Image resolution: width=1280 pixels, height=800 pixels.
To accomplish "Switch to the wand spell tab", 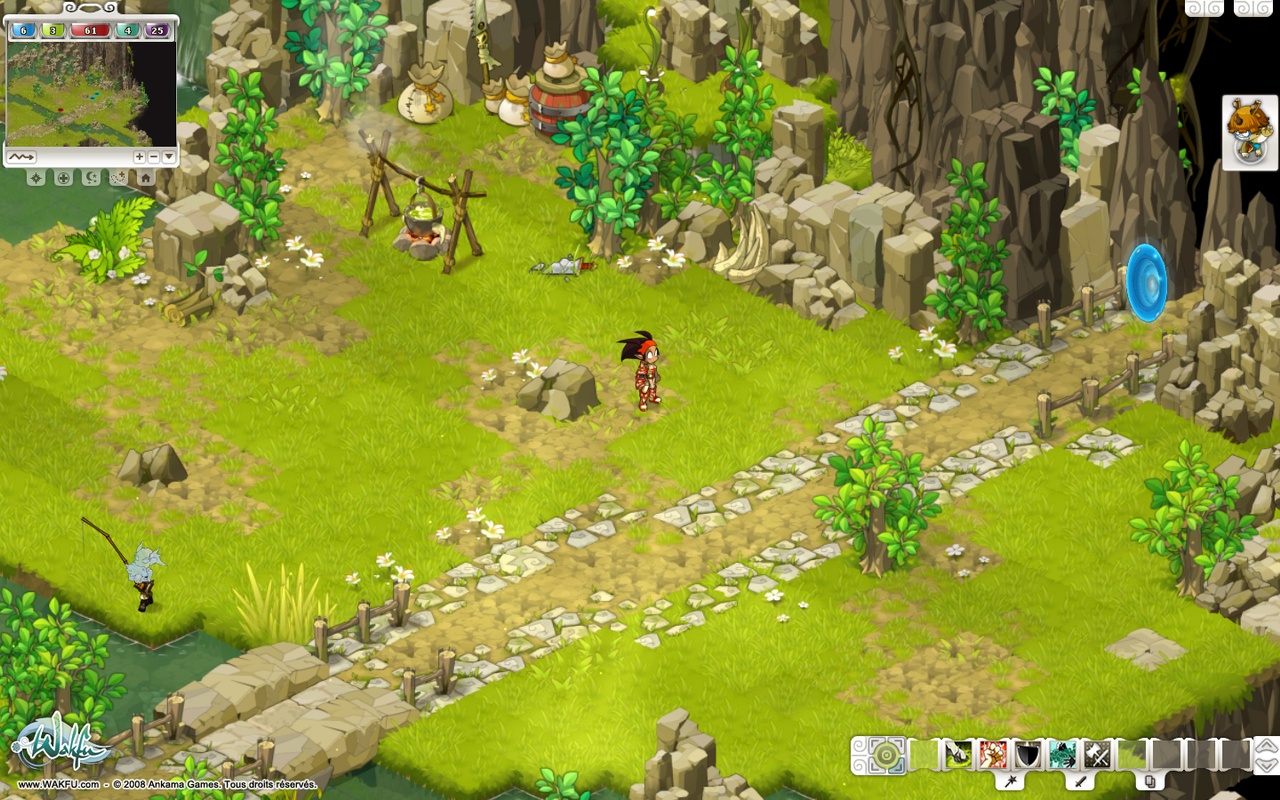I will [x=1012, y=781].
